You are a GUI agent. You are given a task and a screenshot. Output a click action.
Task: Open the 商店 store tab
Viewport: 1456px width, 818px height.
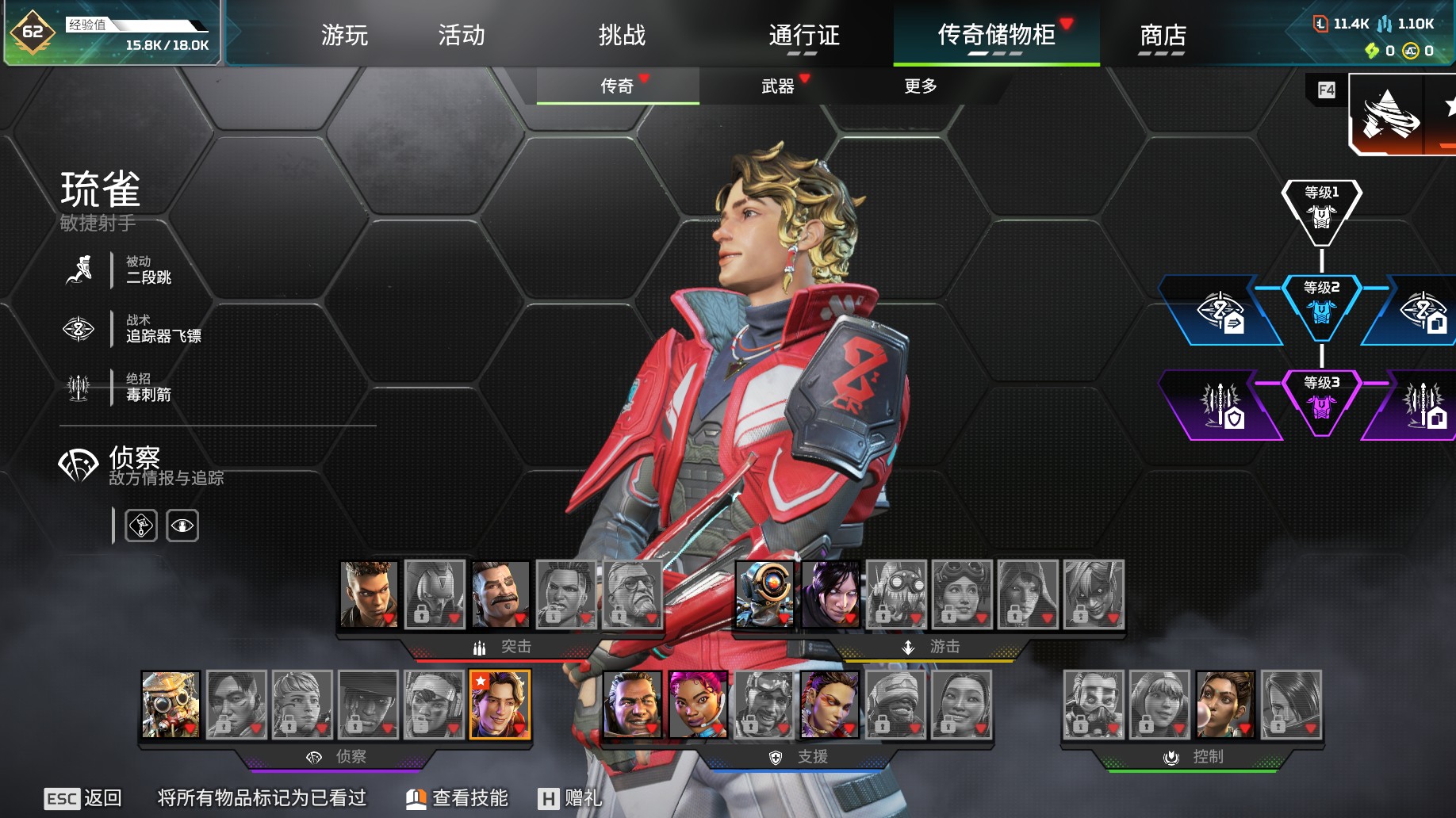(x=1163, y=35)
